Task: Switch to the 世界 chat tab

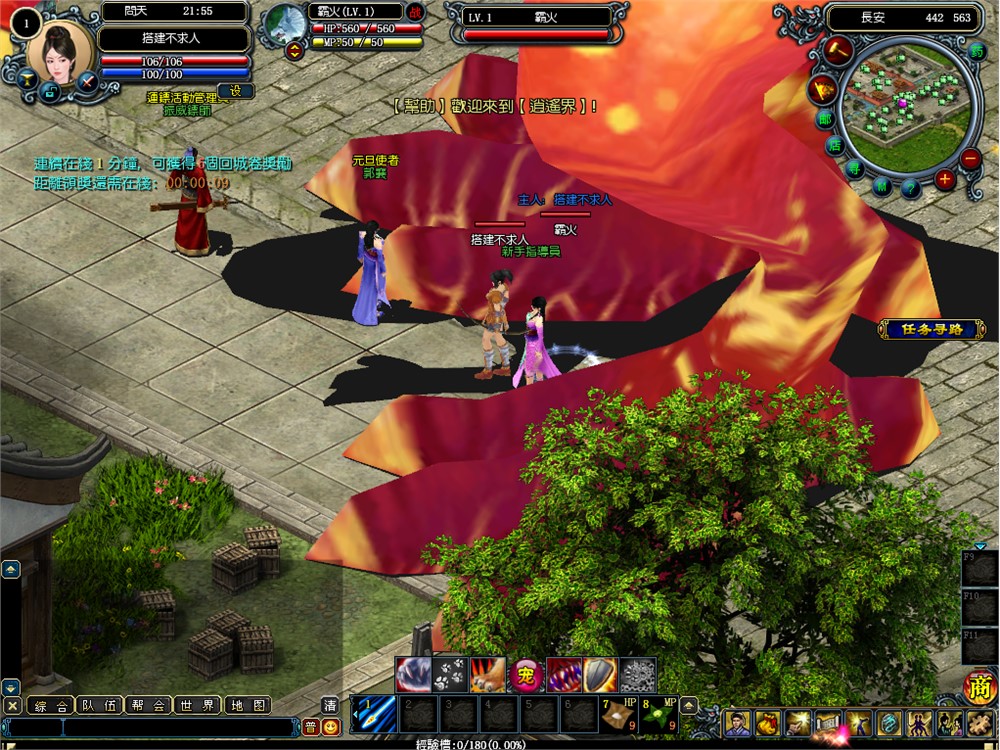Action: point(198,705)
